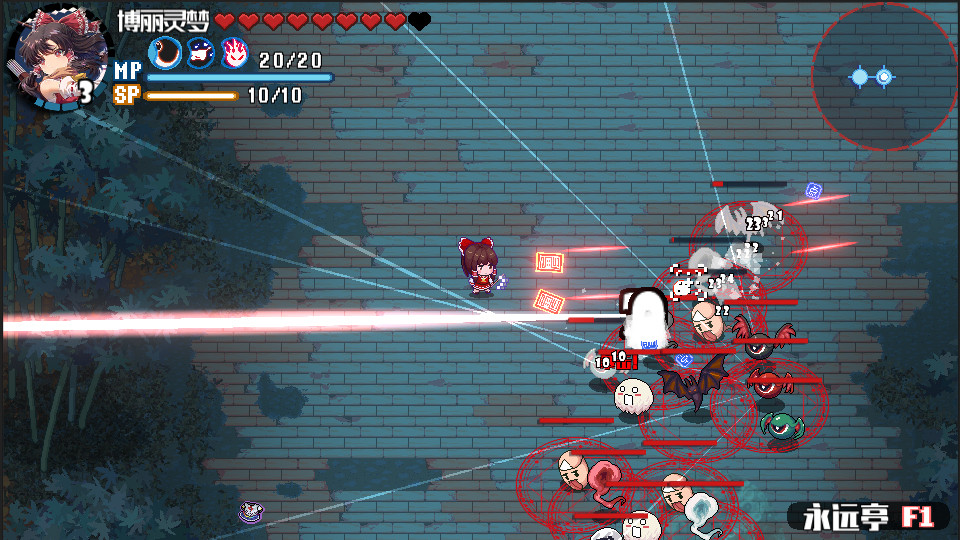The image size is (960, 540).
Task: Select the yin-yang orb skill icon
Action: coord(165,53)
